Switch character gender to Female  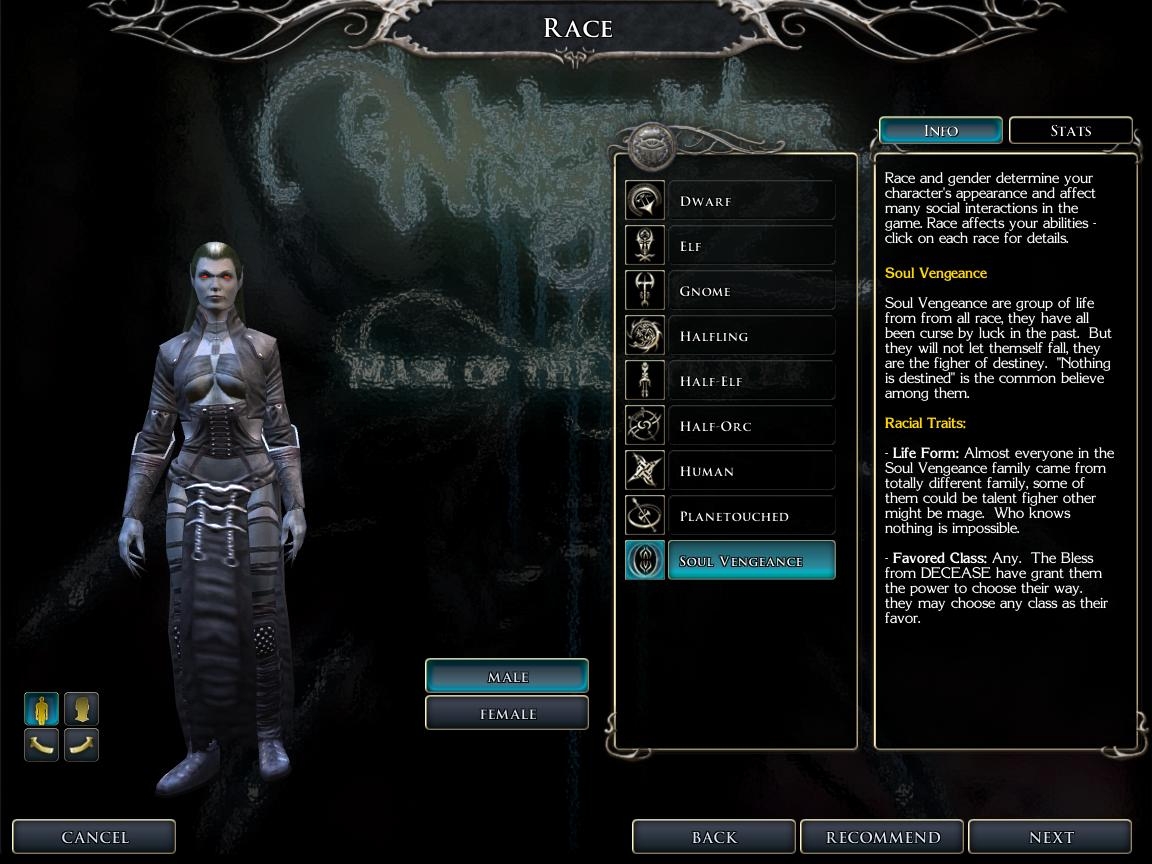pos(507,714)
